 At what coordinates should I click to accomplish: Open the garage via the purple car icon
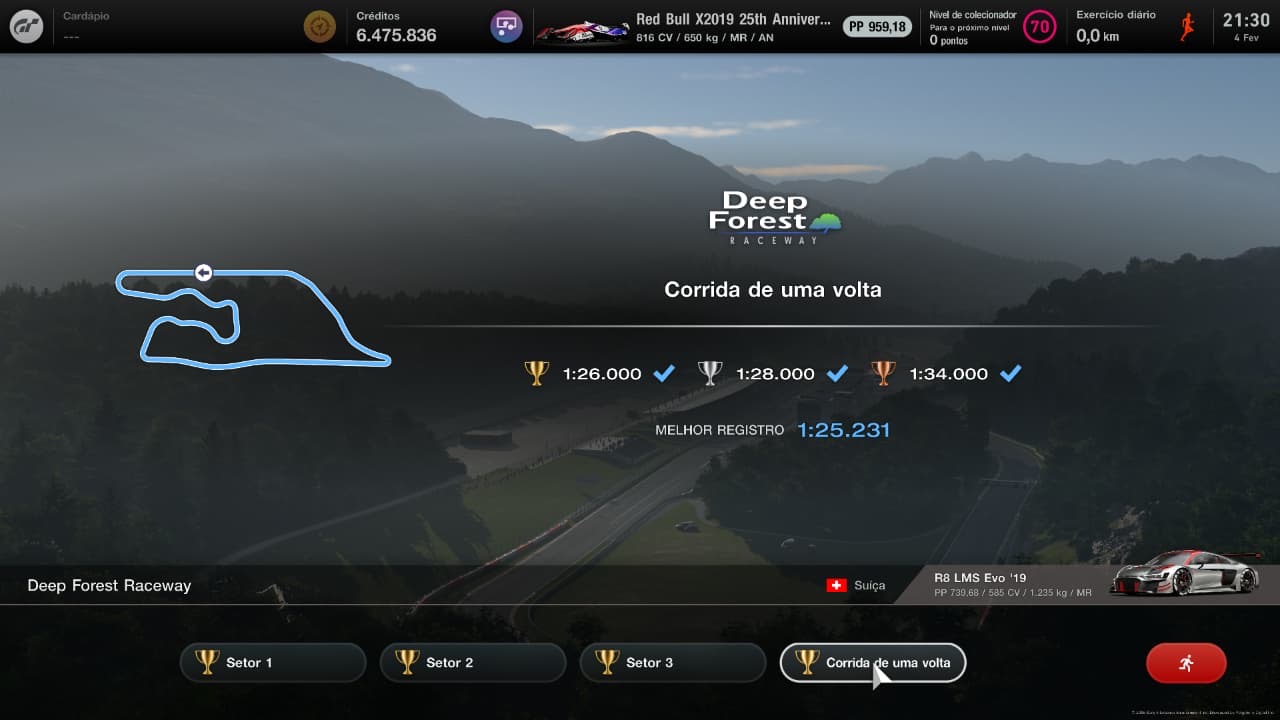(x=505, y=26)
